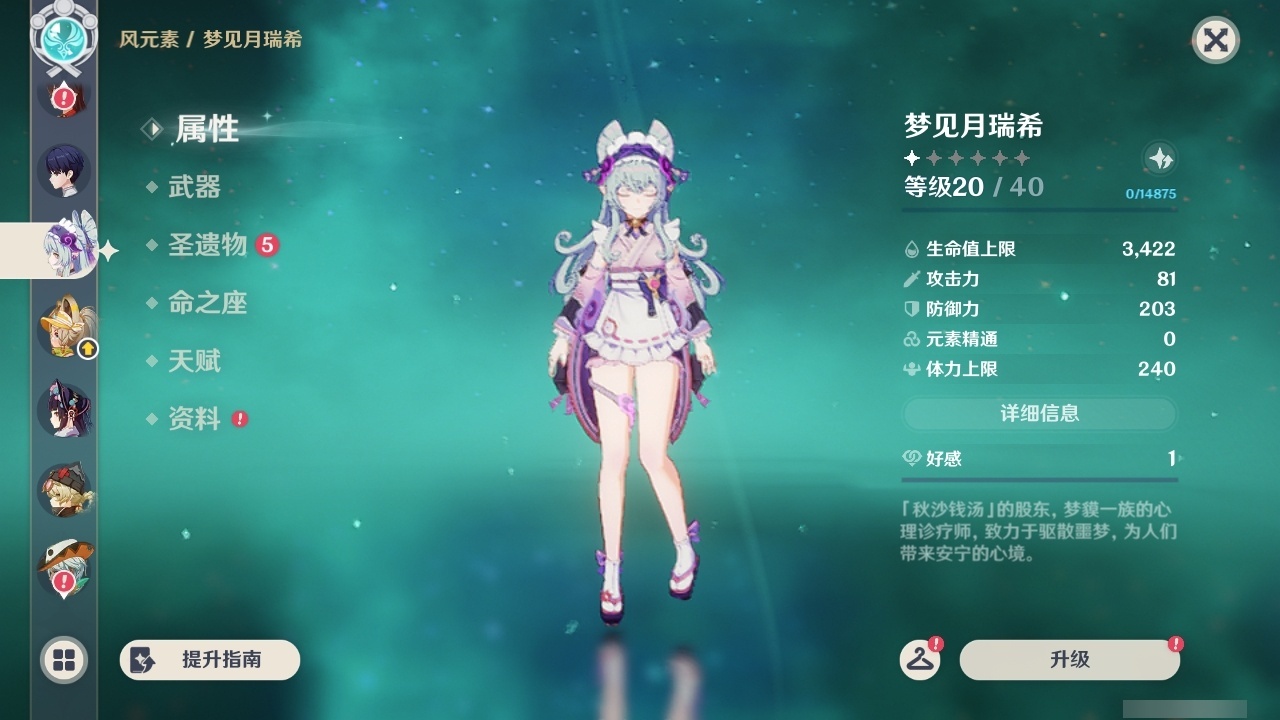Click the HP droplet icon beside 生命值上限
The image size is (1280, 720).
[x=911, y=249]
